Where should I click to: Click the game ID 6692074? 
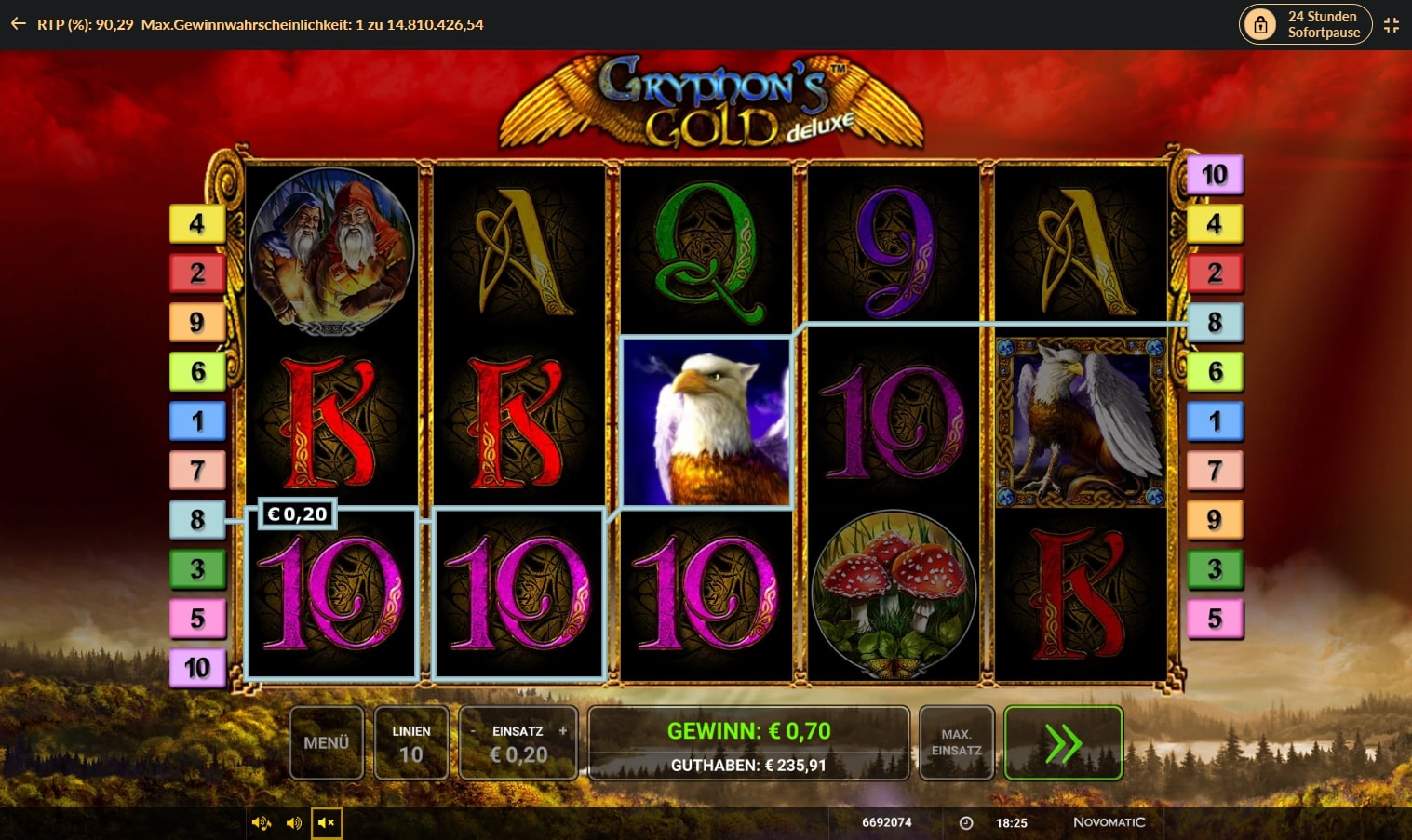pos(886,822)
